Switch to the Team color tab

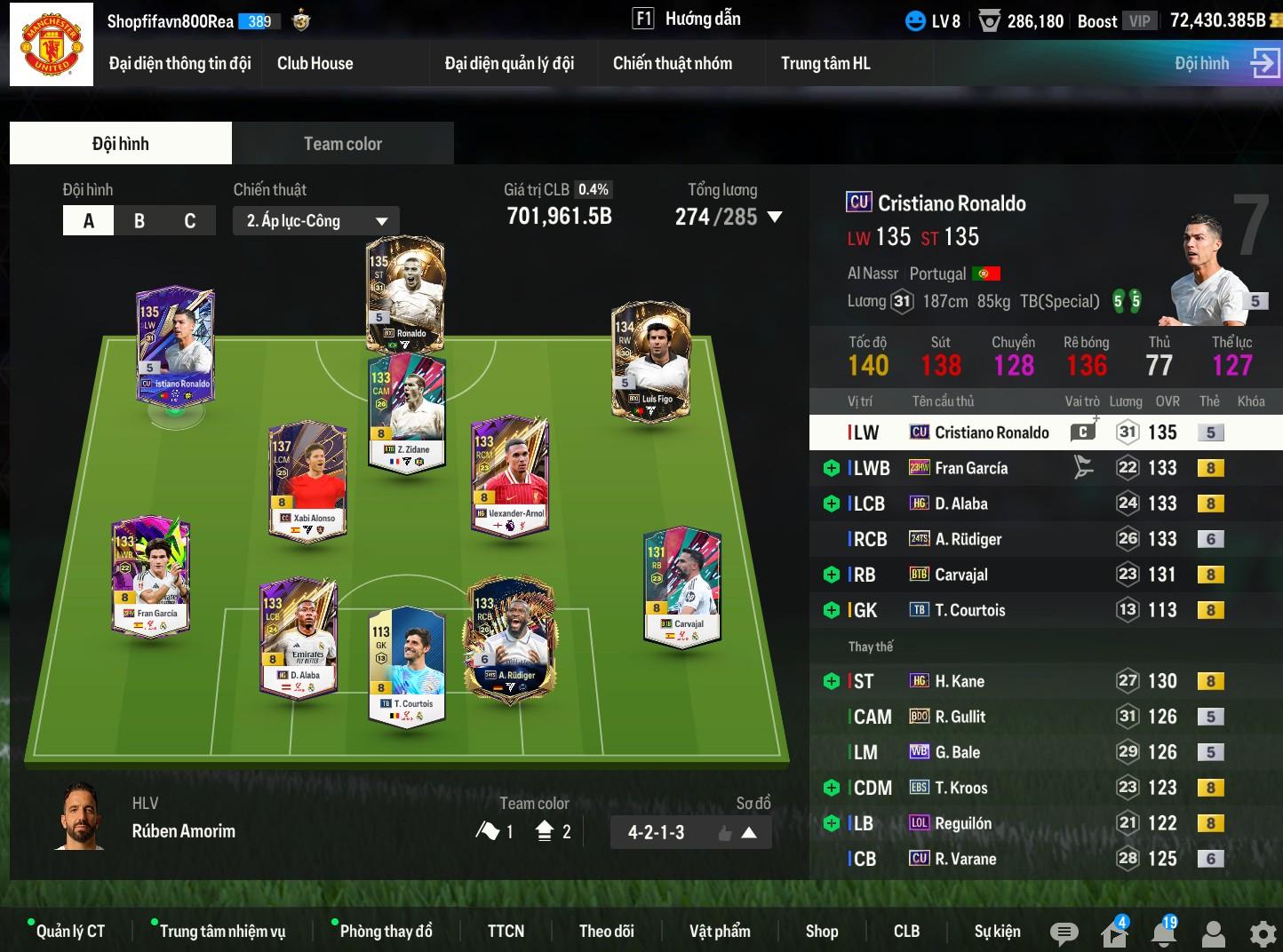[342, 144]
